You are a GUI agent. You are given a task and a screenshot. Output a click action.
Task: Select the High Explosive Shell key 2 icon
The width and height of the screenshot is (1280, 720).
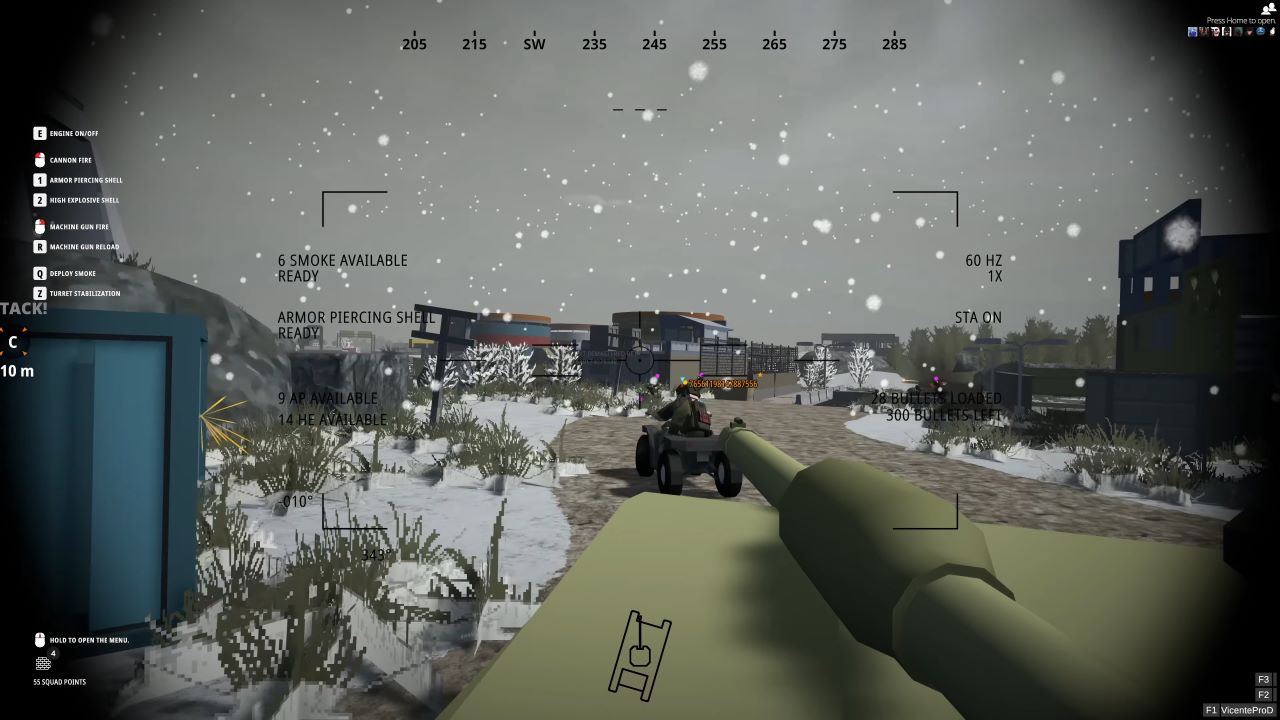(x=38, y=200)
